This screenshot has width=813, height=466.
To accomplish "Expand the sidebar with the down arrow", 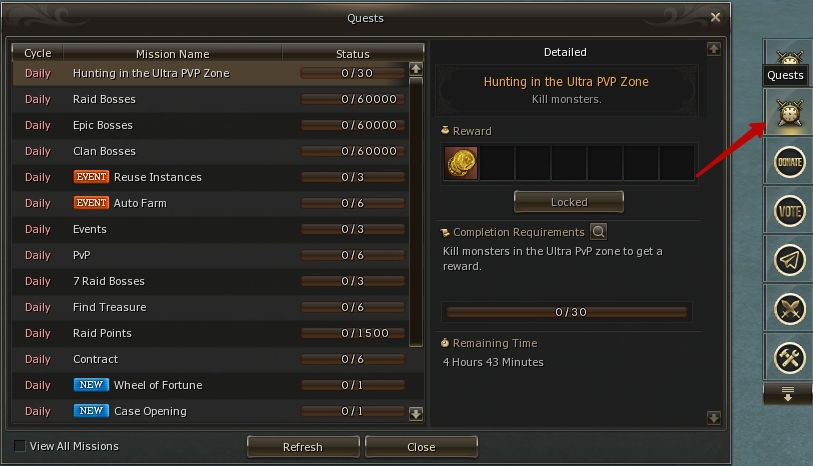I will click(788, 393).
